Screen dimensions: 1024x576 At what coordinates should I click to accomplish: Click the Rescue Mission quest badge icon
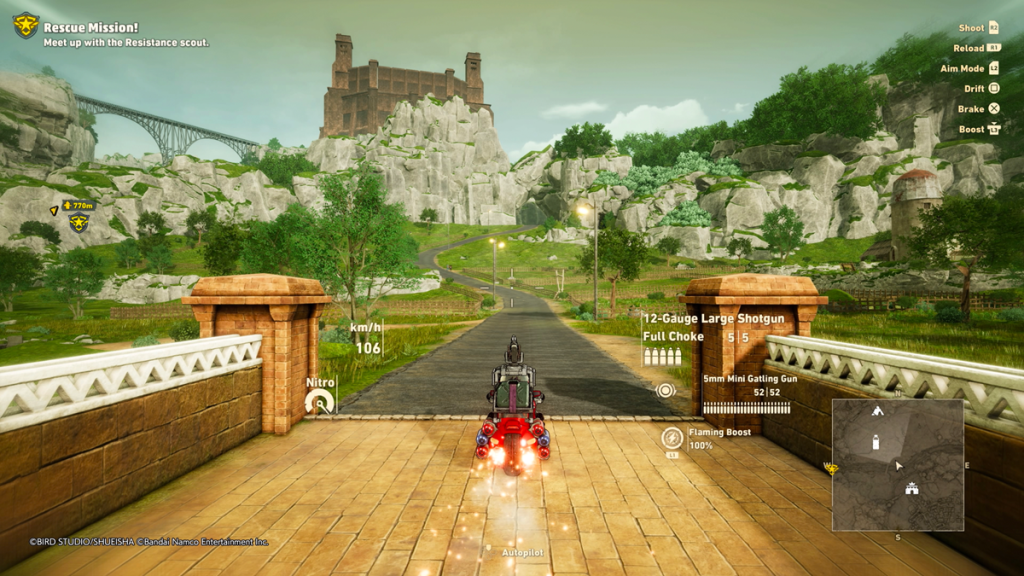click(26, 25)
